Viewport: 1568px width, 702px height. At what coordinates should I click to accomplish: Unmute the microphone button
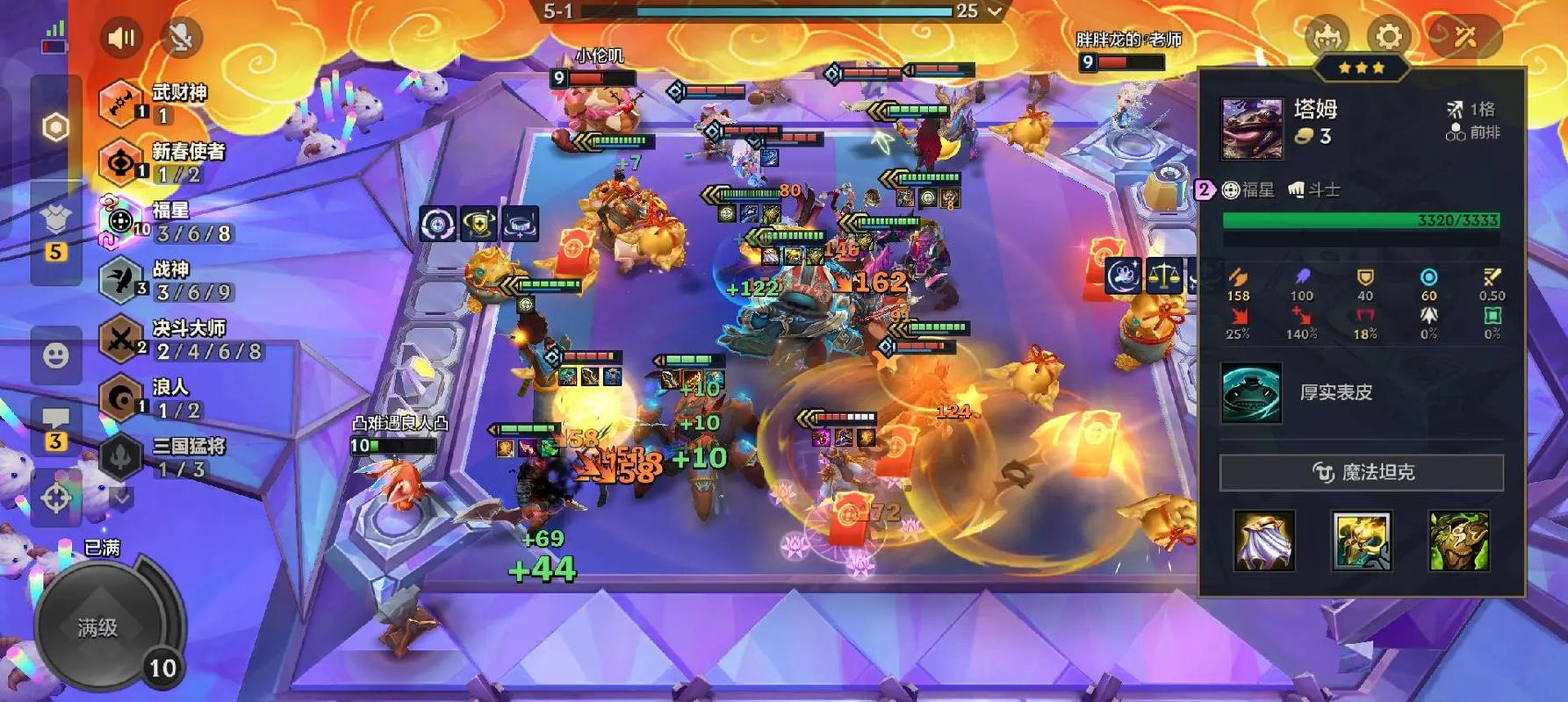pyautogui.click(x=181, y=37)
